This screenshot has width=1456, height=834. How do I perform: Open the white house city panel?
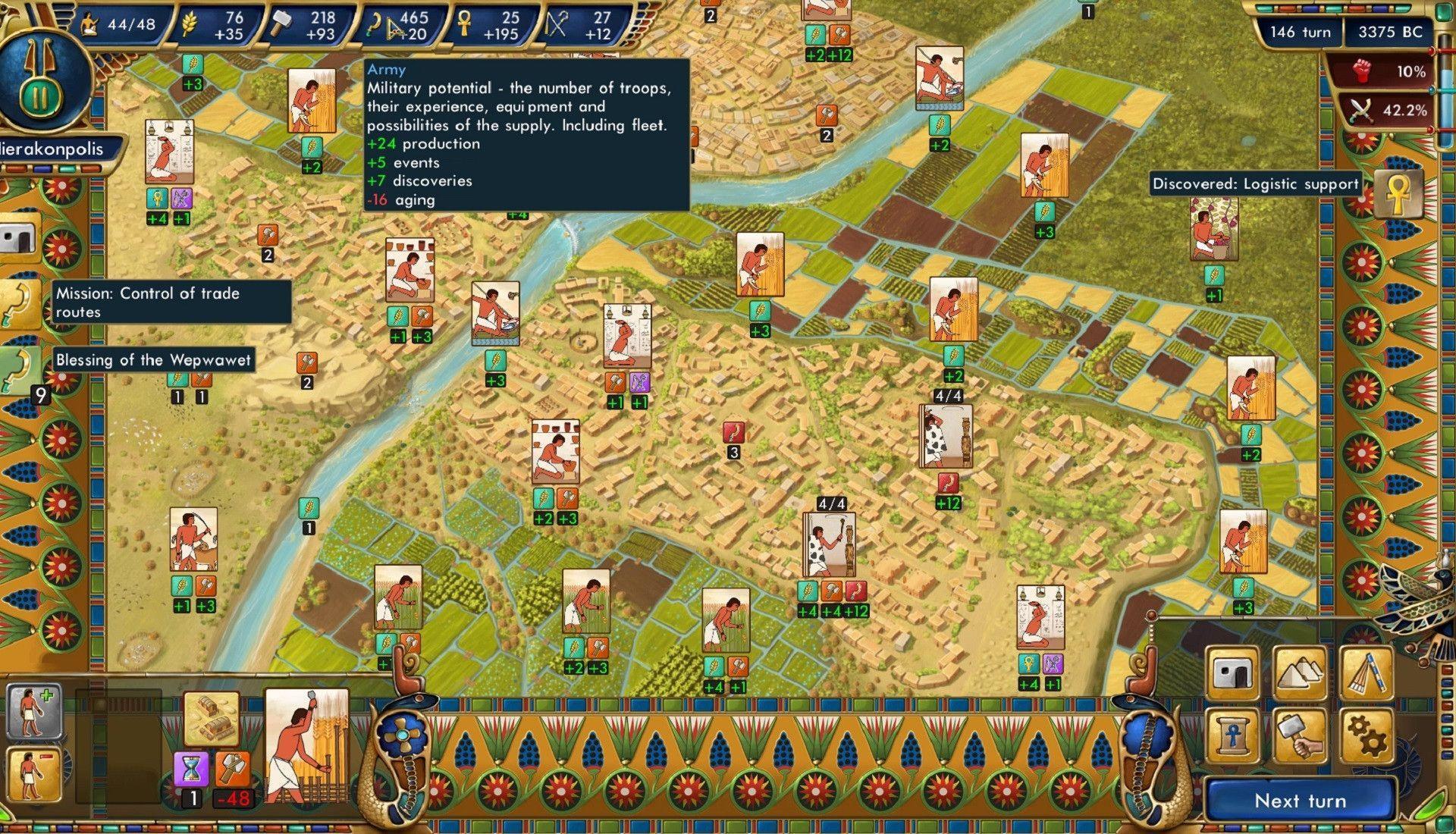[1232, 673]
